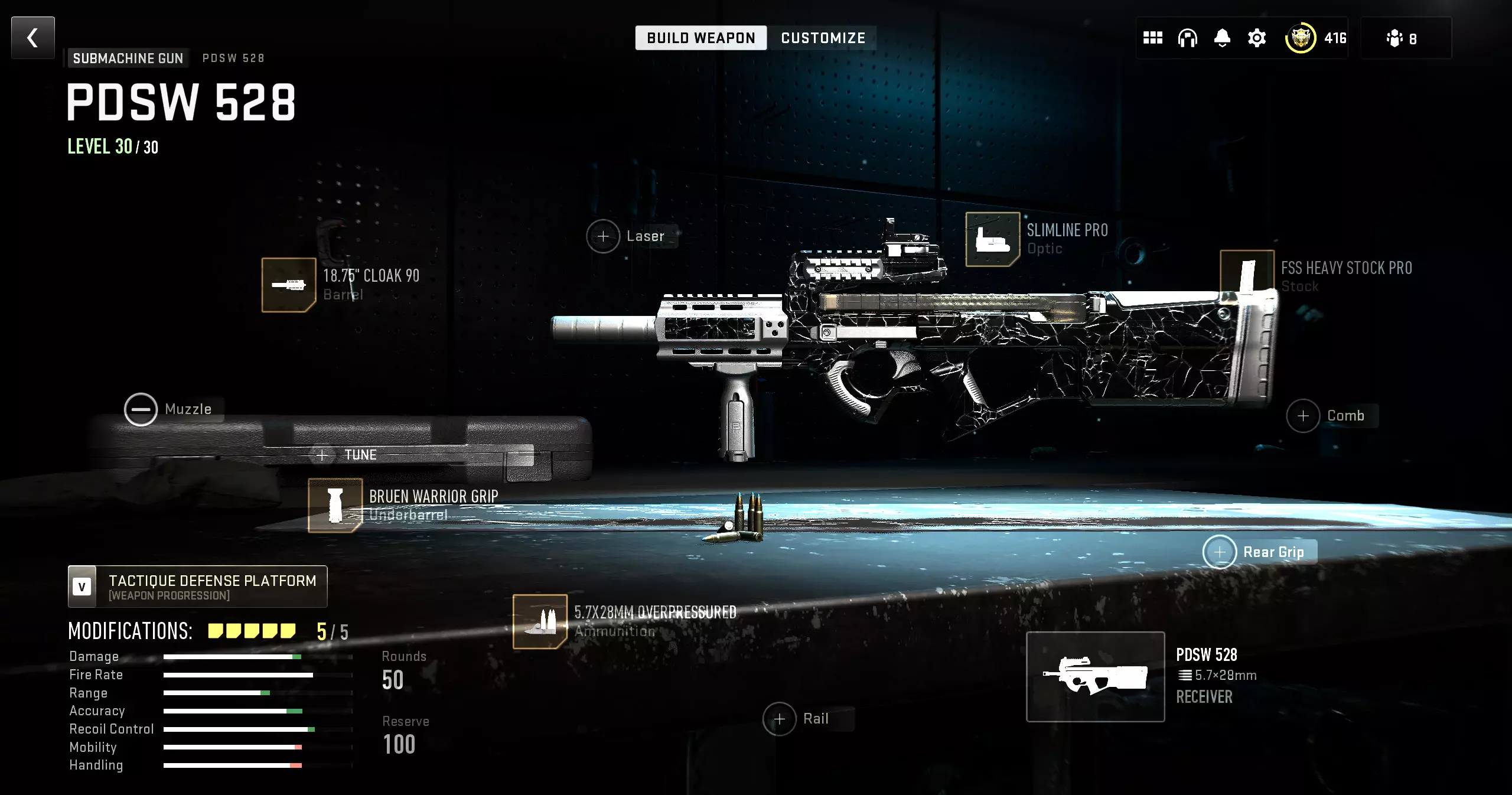This screenshot has width=1512, height=795.
Task: Tune the Bruen Warrior Grip
Action: (x=348, y=455)
